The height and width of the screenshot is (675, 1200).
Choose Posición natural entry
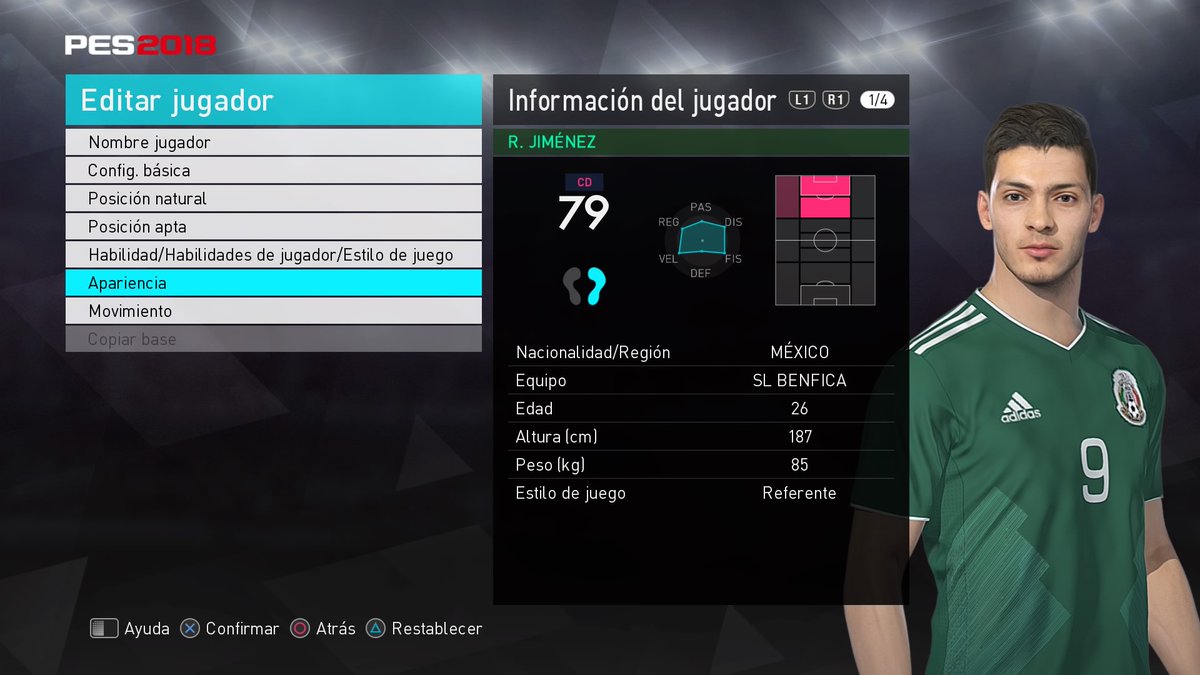click(x=273, y=199)
